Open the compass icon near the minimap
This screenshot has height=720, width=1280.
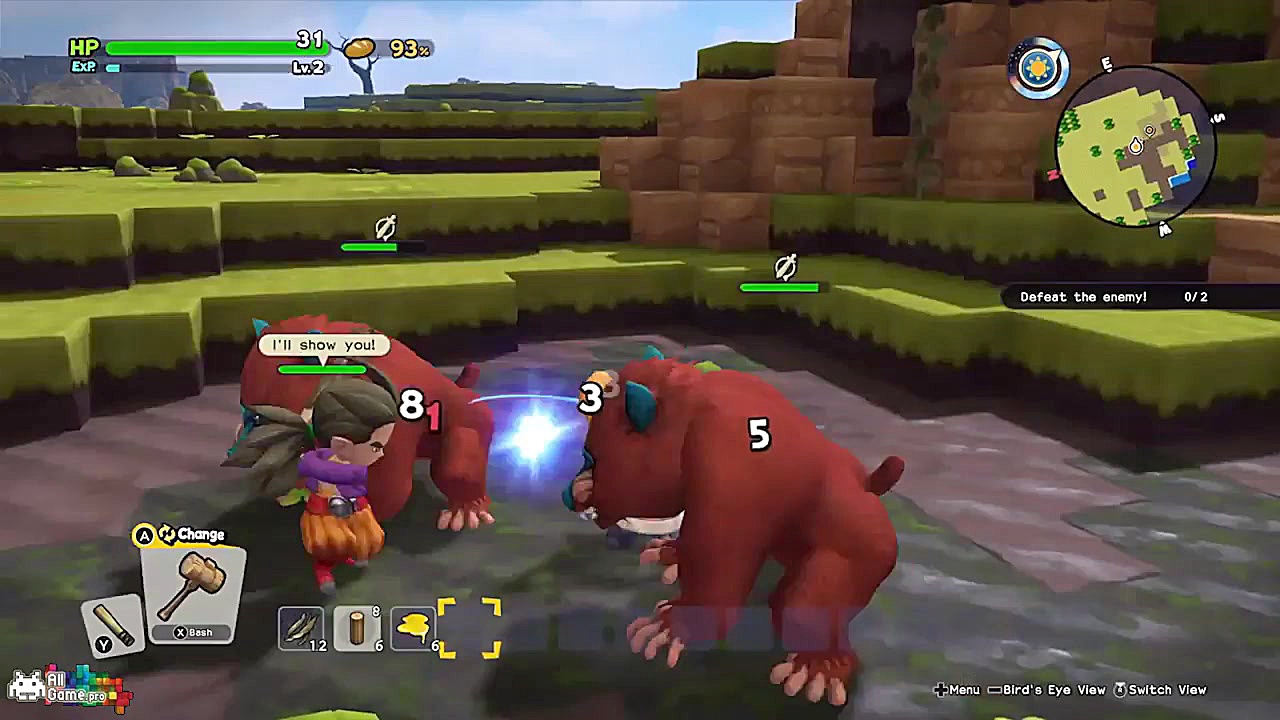pyautogui.click(x=1036, y=69)
